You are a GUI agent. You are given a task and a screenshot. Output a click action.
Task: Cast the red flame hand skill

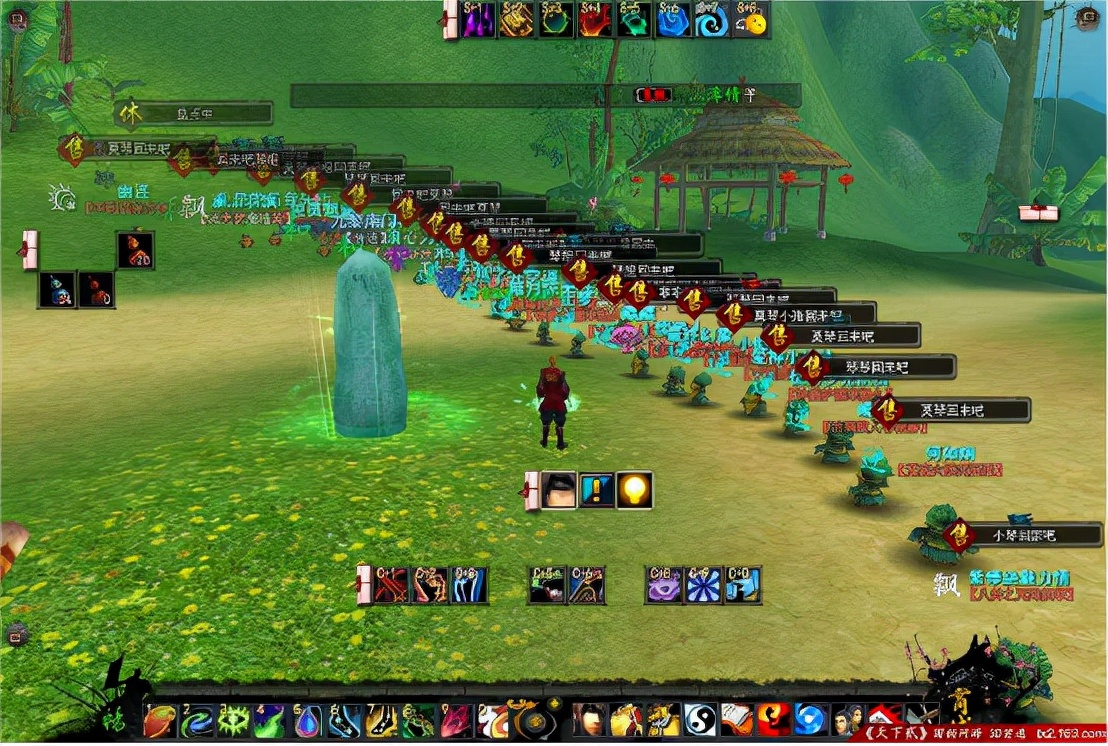tap(596, 21)
